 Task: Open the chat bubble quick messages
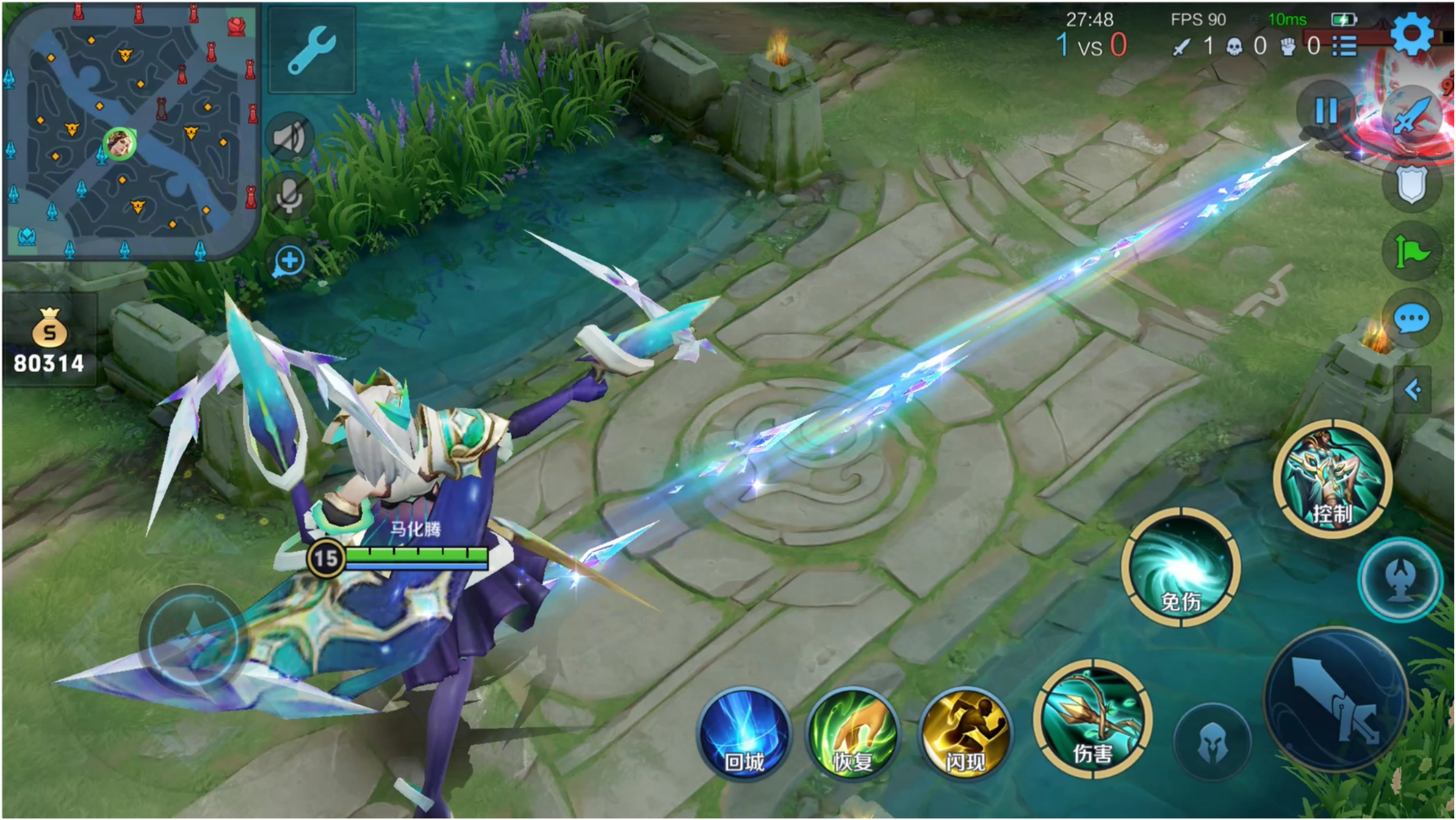coord(1412,320)
